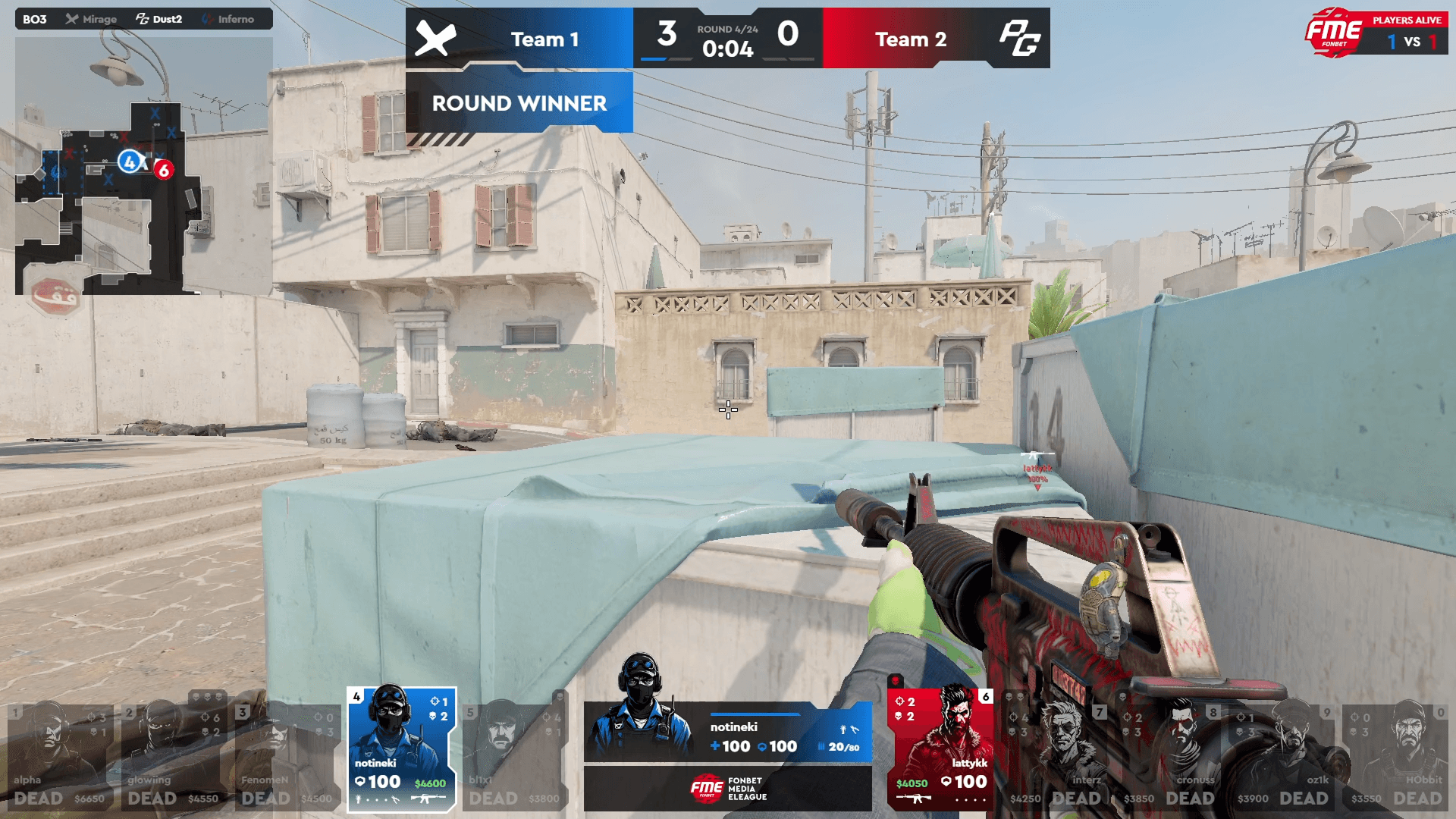Switch to the Mirage map entry
The width and height of the screenshot is (1456, 819).
92,19
